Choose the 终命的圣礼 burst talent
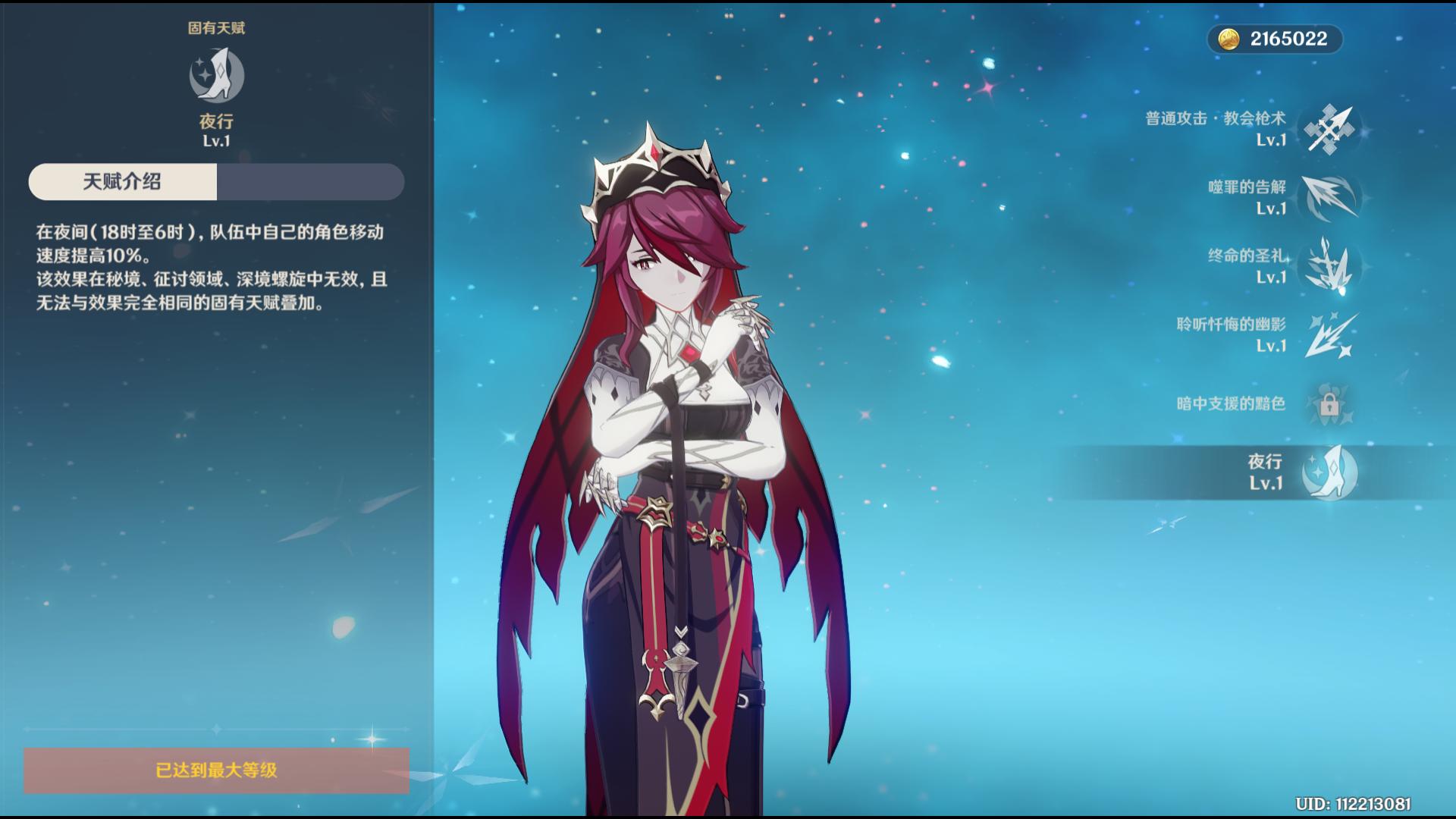 pyautogui.click(x=1330, y=266)
